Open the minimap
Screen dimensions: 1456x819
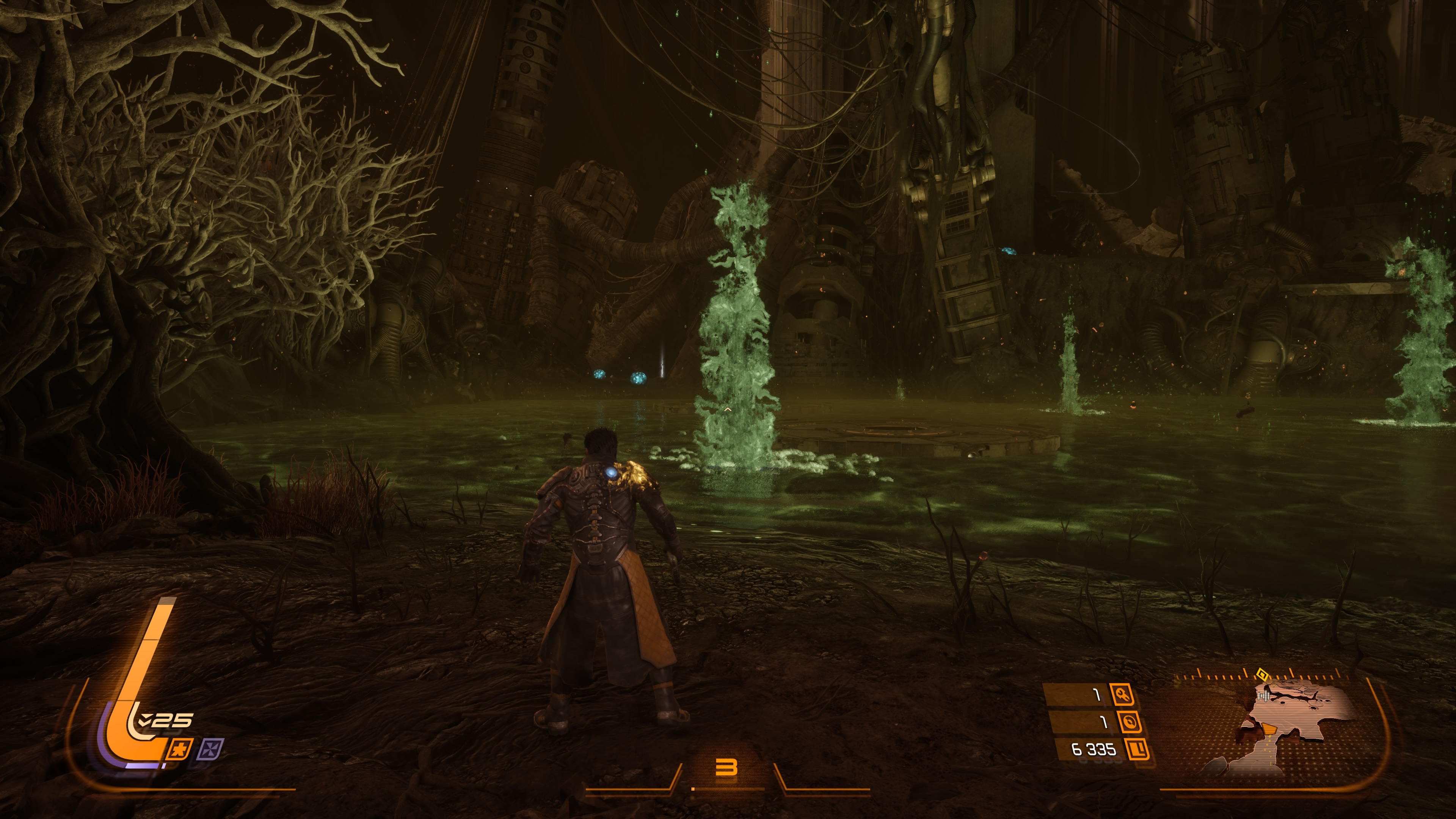click(x=1294, y=729)
